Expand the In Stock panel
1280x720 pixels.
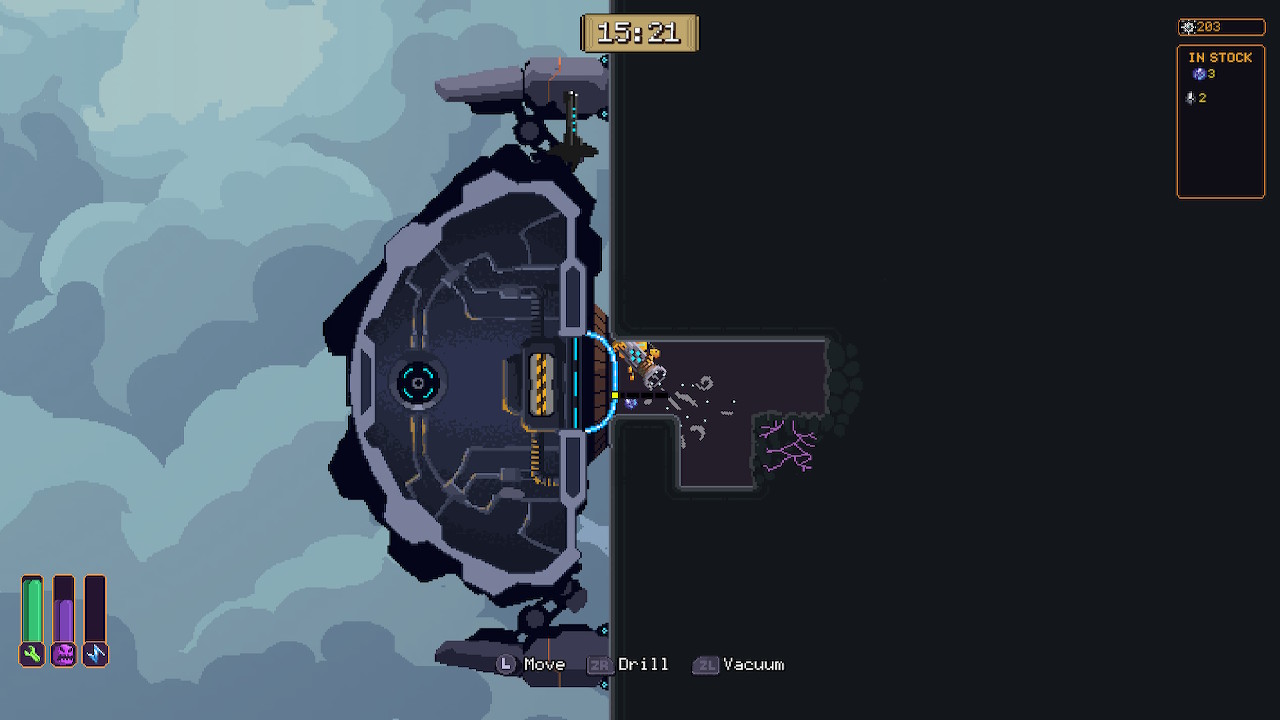click(1220, 120)
